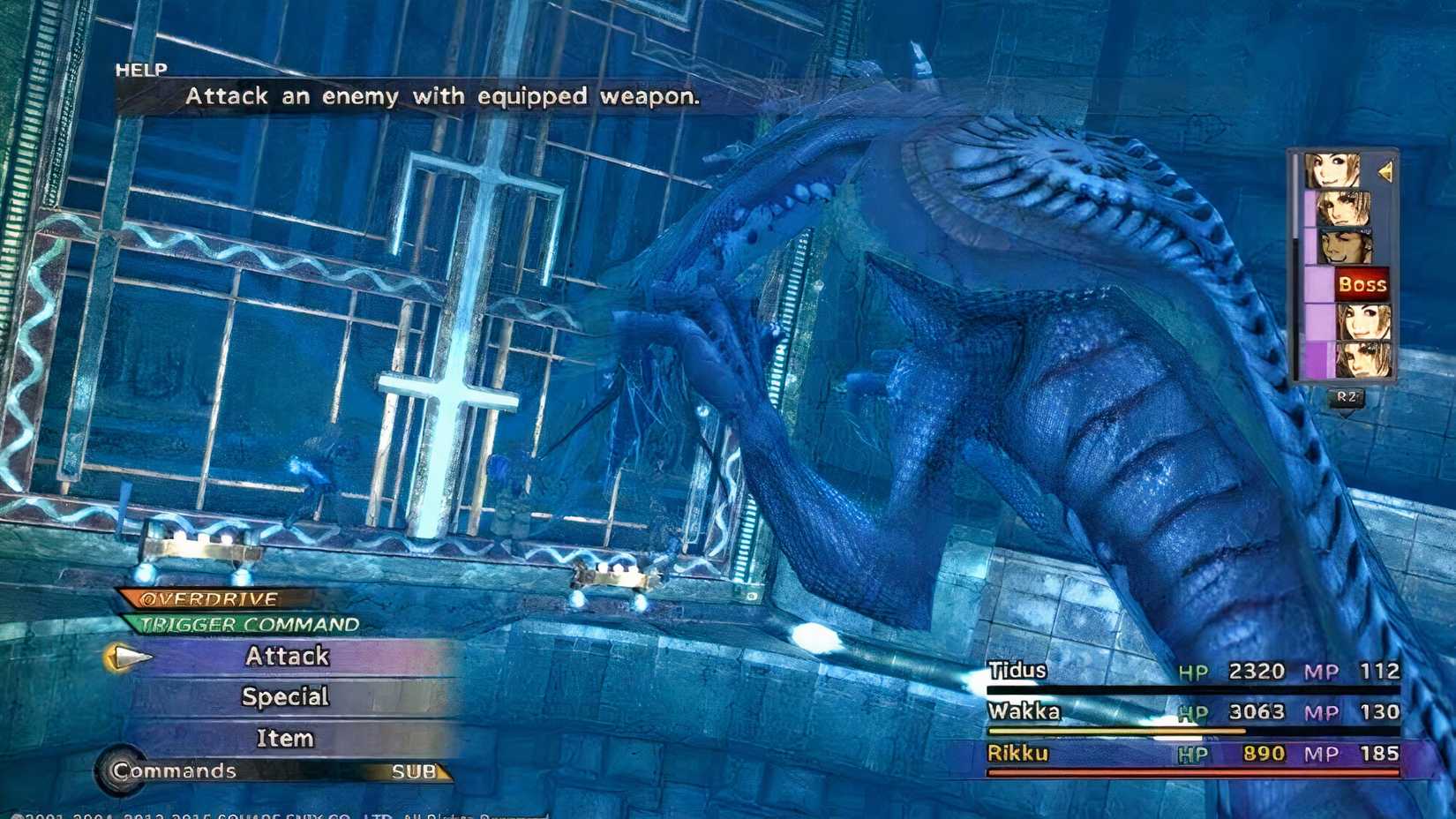Click the yellow hand cursor beside Attack

(134, 657)
